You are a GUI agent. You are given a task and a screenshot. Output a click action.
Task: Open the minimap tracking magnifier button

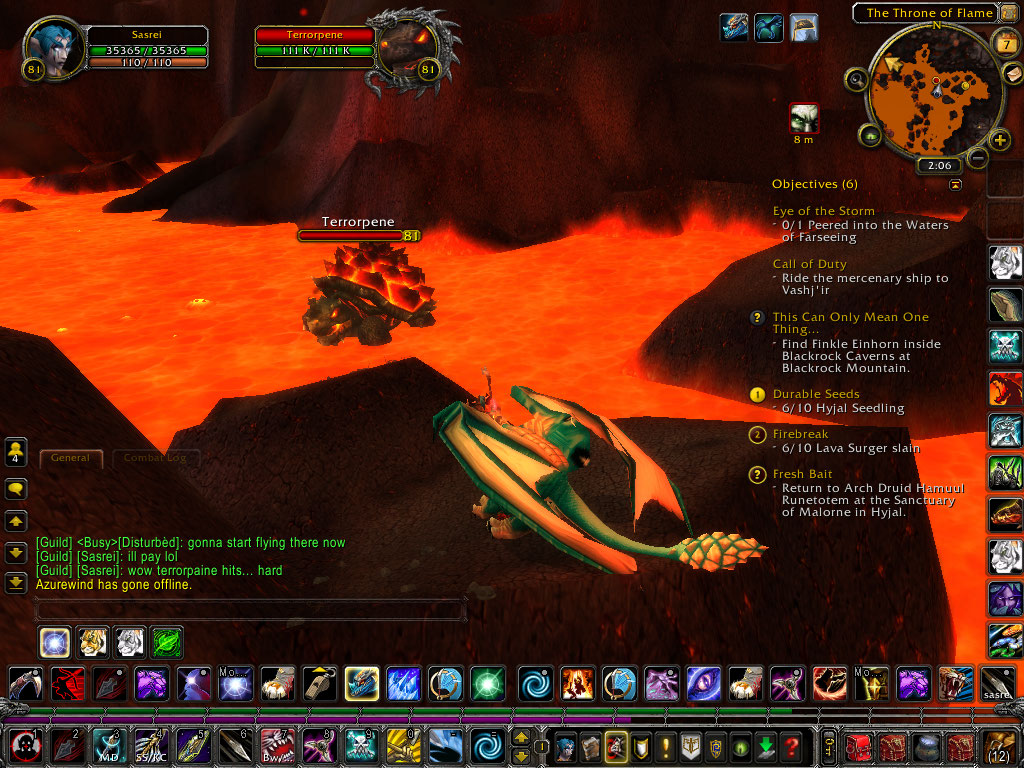click(857, 79)
